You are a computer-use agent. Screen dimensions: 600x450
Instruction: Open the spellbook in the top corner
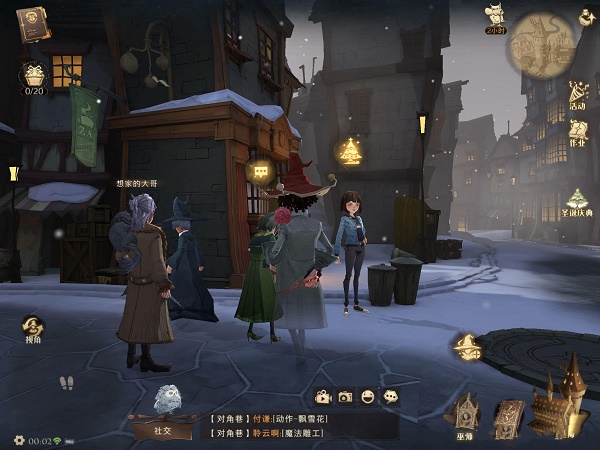32,22
